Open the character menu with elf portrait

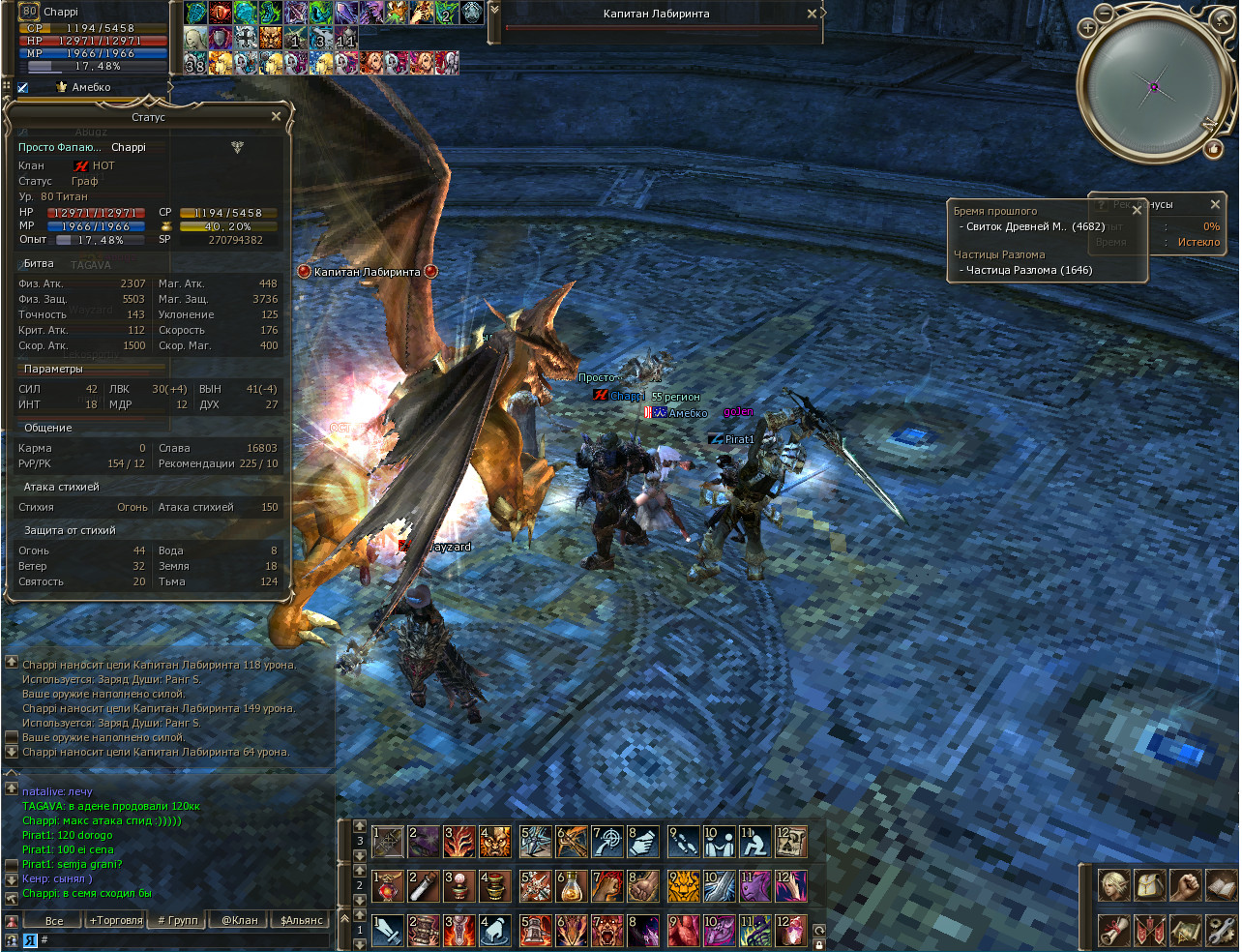coord(1114,885)
